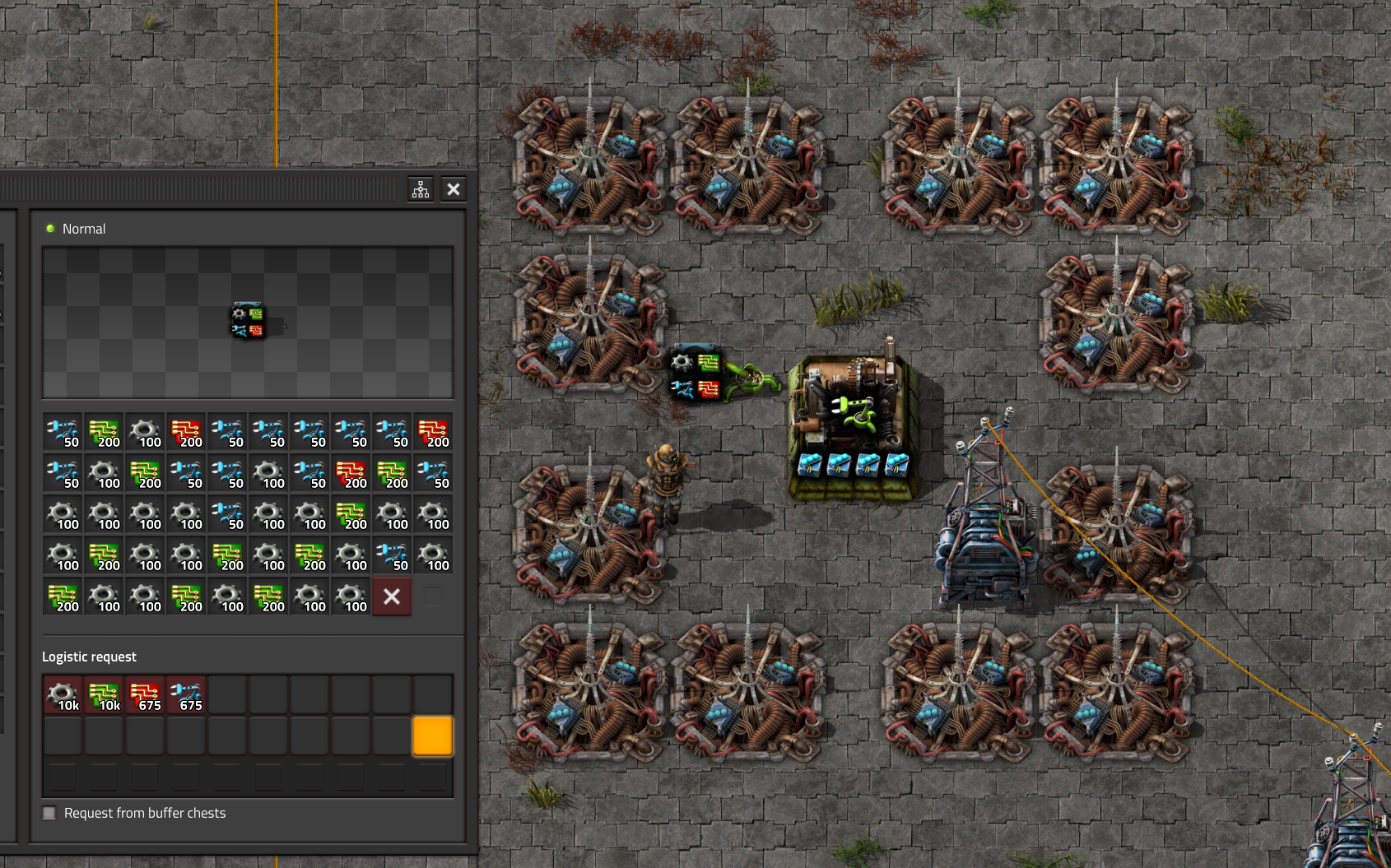Select the 10k iron gear wheel request

click(x=63, y=695)
